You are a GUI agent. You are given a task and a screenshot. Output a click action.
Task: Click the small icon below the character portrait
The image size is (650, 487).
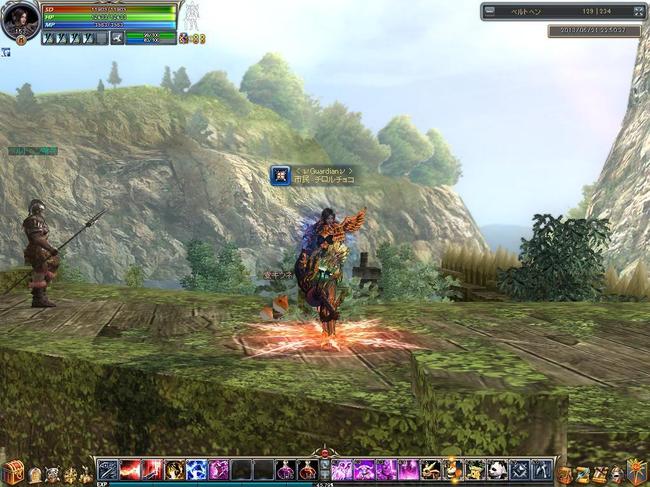pos(6,52)
